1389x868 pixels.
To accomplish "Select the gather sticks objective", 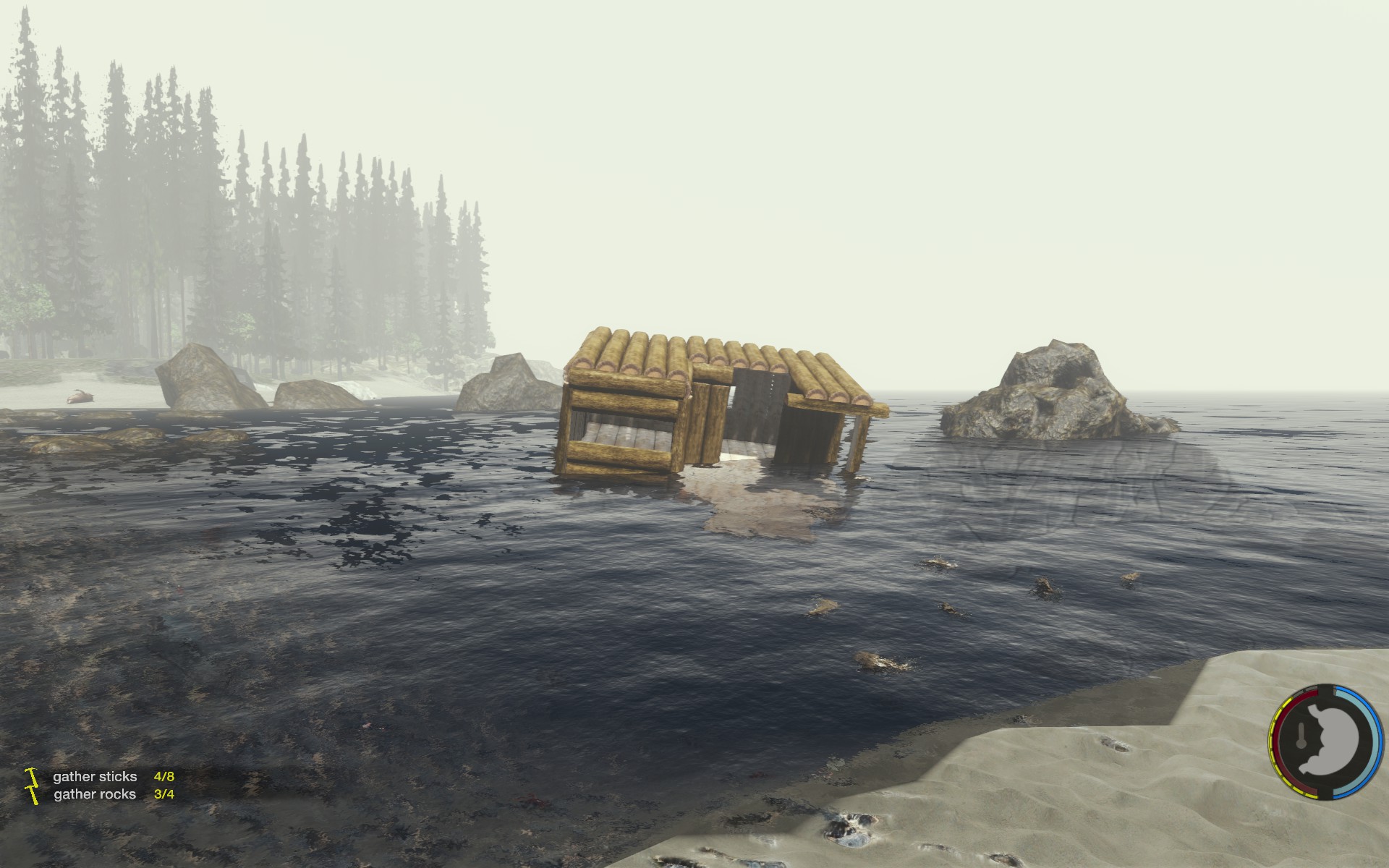I will pyautogui.click(x=95, y=776).
